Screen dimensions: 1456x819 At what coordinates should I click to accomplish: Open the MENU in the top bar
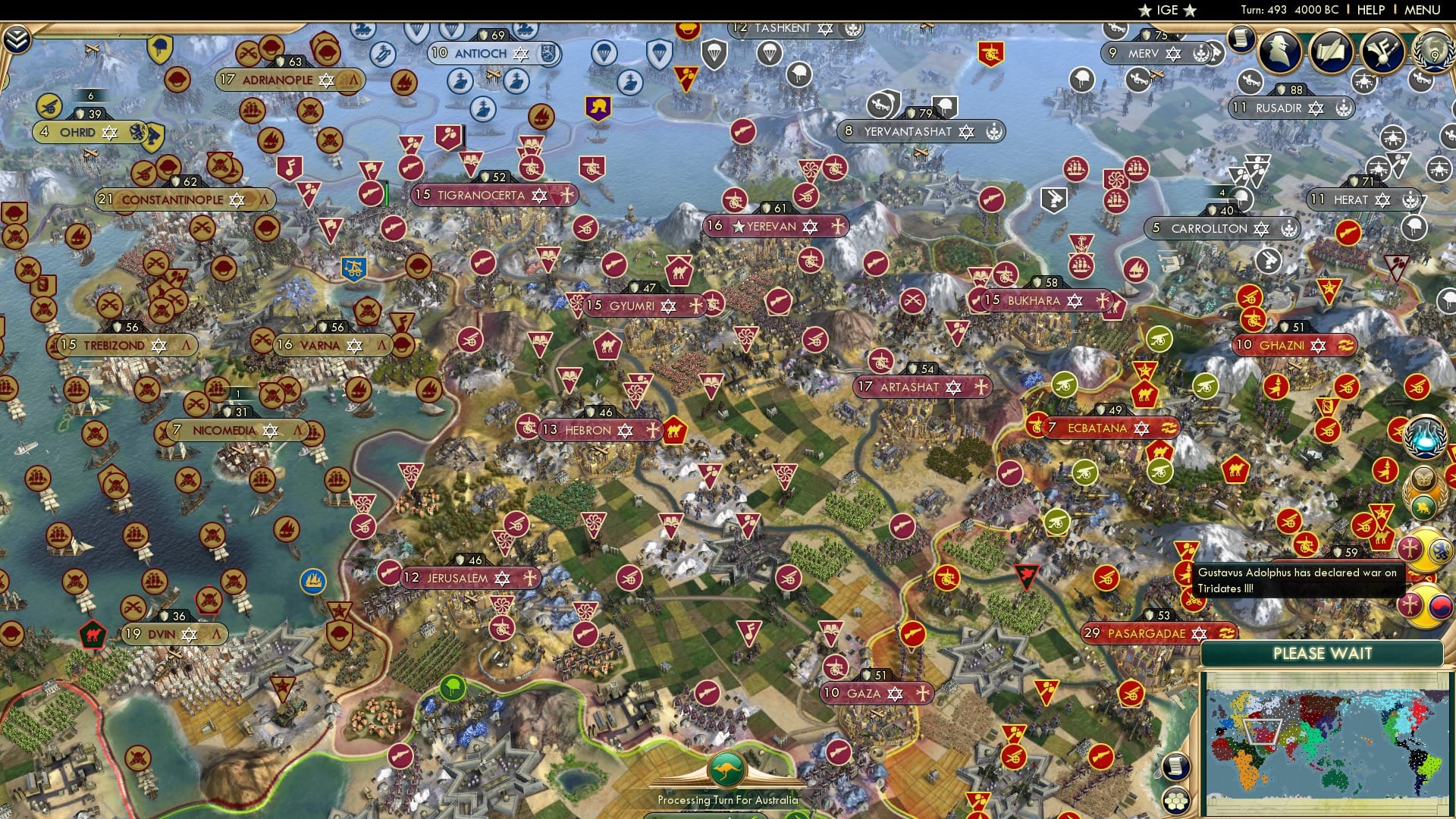click(1423, 10)
